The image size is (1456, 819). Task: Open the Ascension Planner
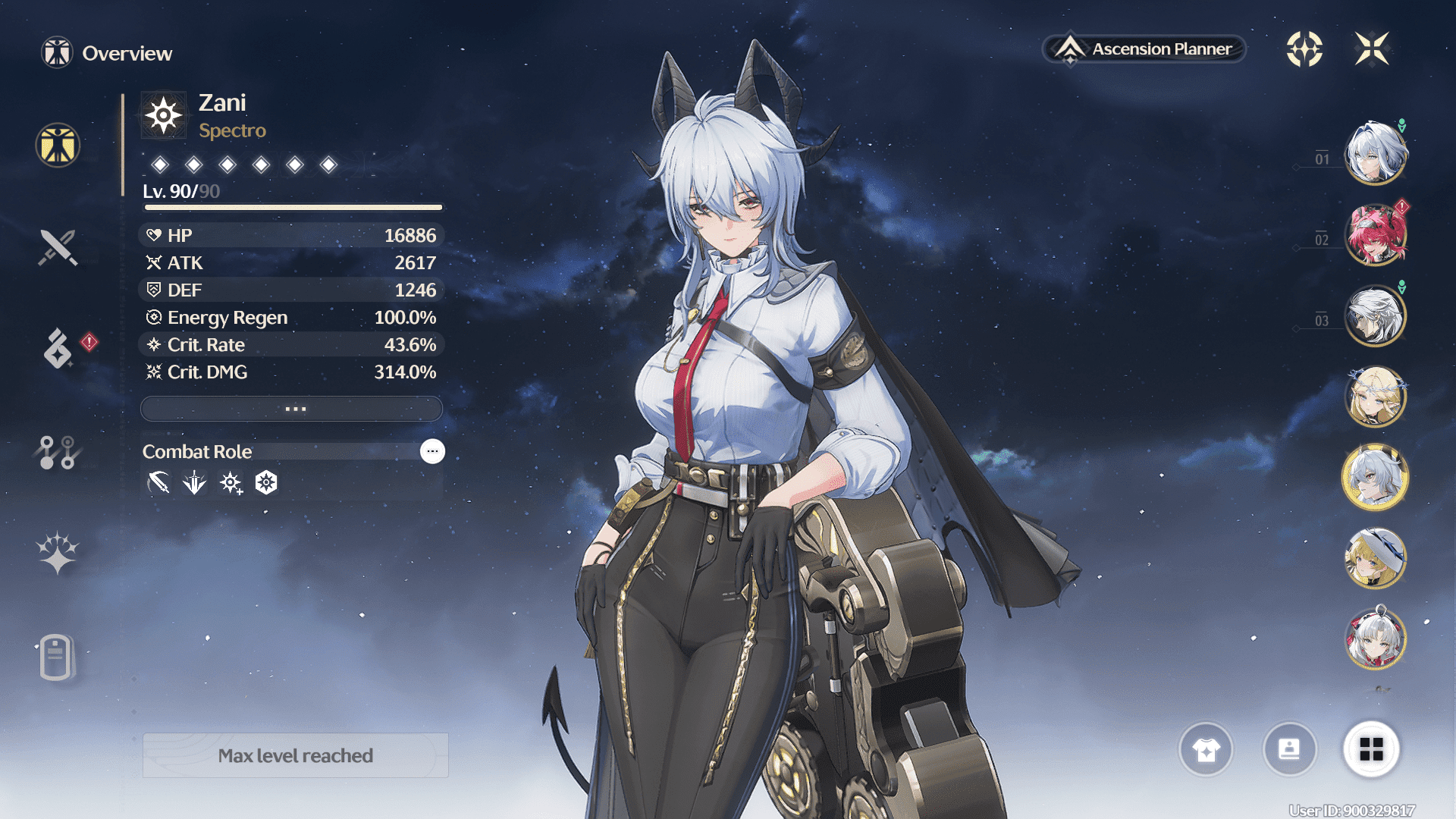1145,49
